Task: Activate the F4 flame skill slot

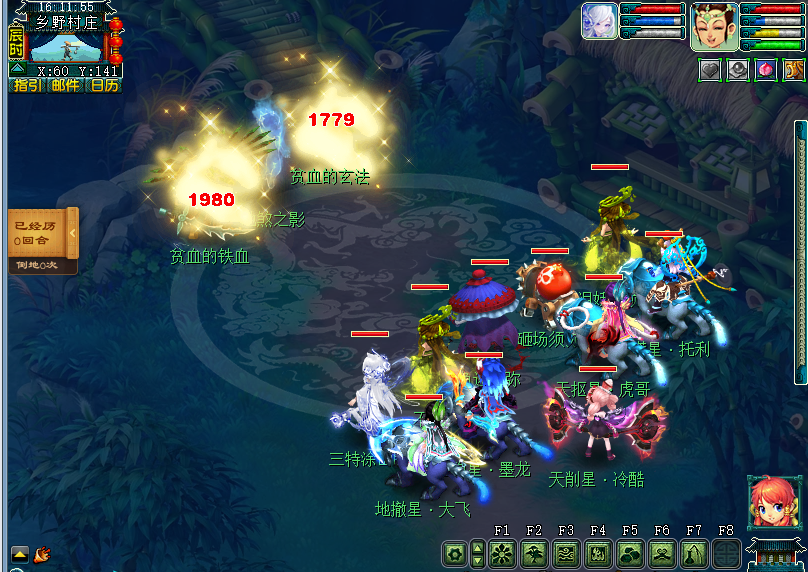Action: tap(598, 553)
